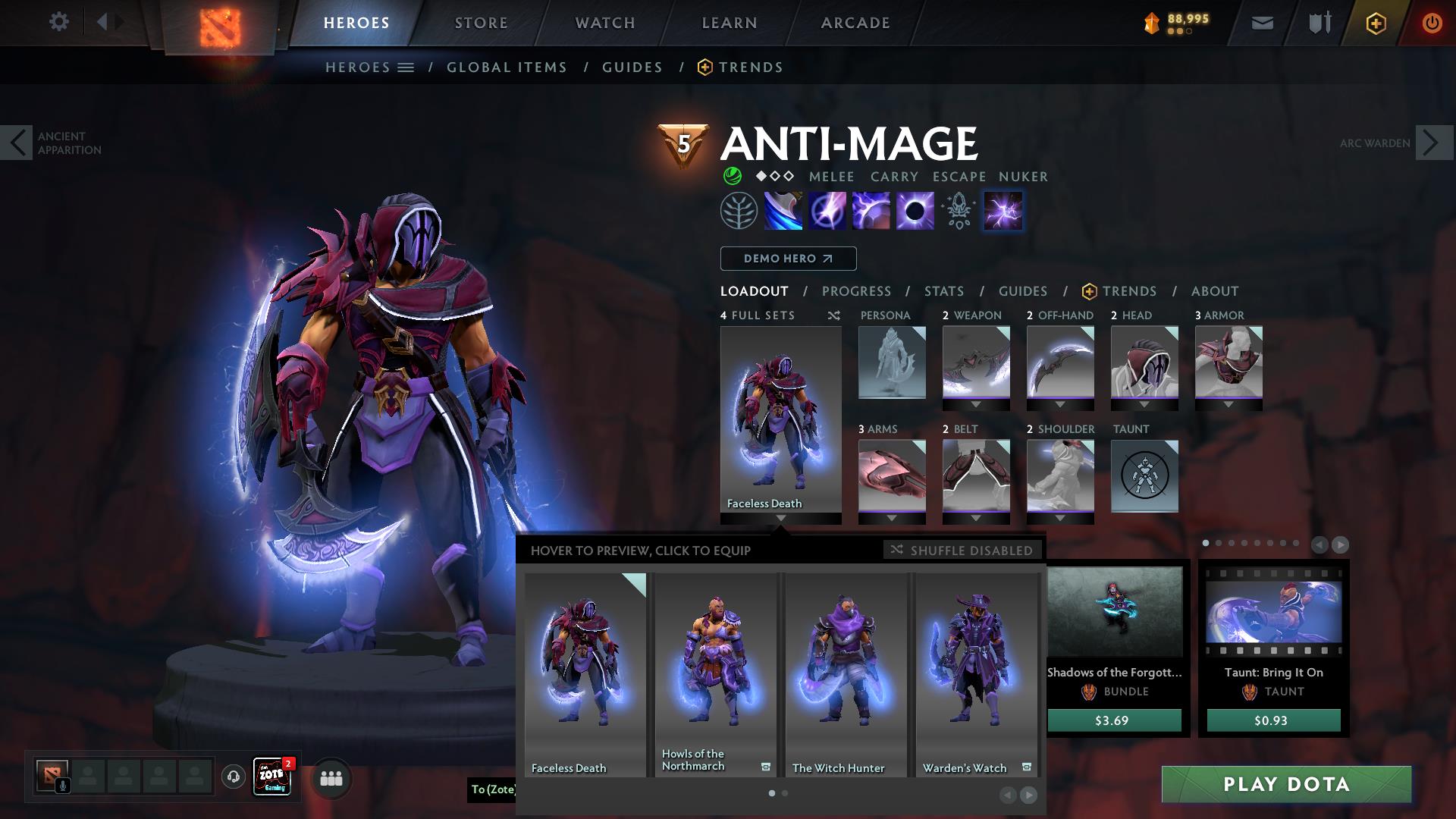This screenshot has height=819, width=1456.
Task: Expand the Faceless Death set dropdown arrow
Action: point(780,519)
